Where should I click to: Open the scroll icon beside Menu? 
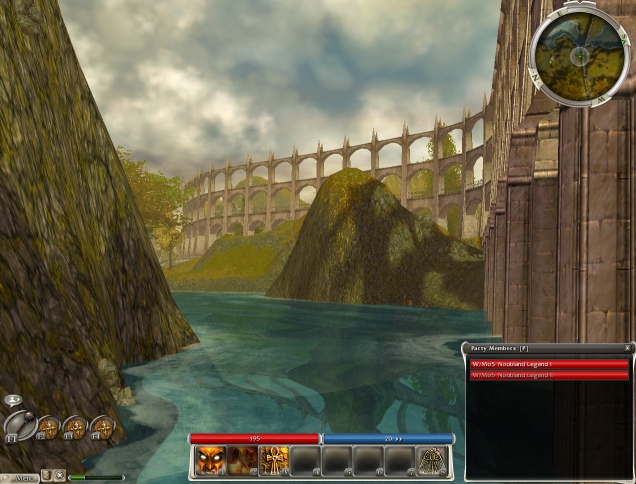pos(47,476)
